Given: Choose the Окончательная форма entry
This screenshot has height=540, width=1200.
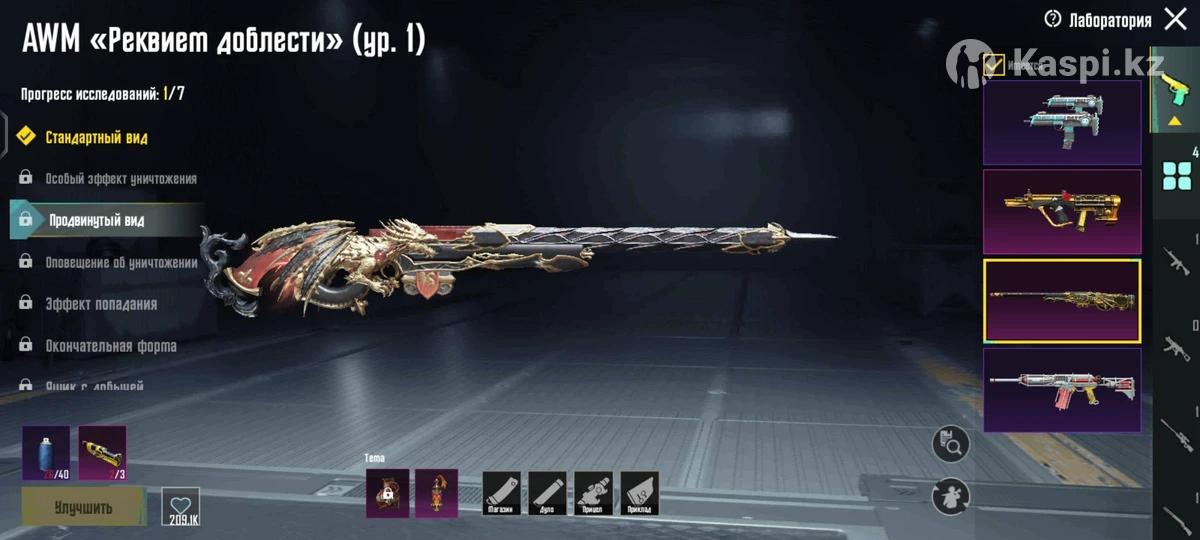Looking at the screenshot, I should pyautogui.click(x=110, y=346).
